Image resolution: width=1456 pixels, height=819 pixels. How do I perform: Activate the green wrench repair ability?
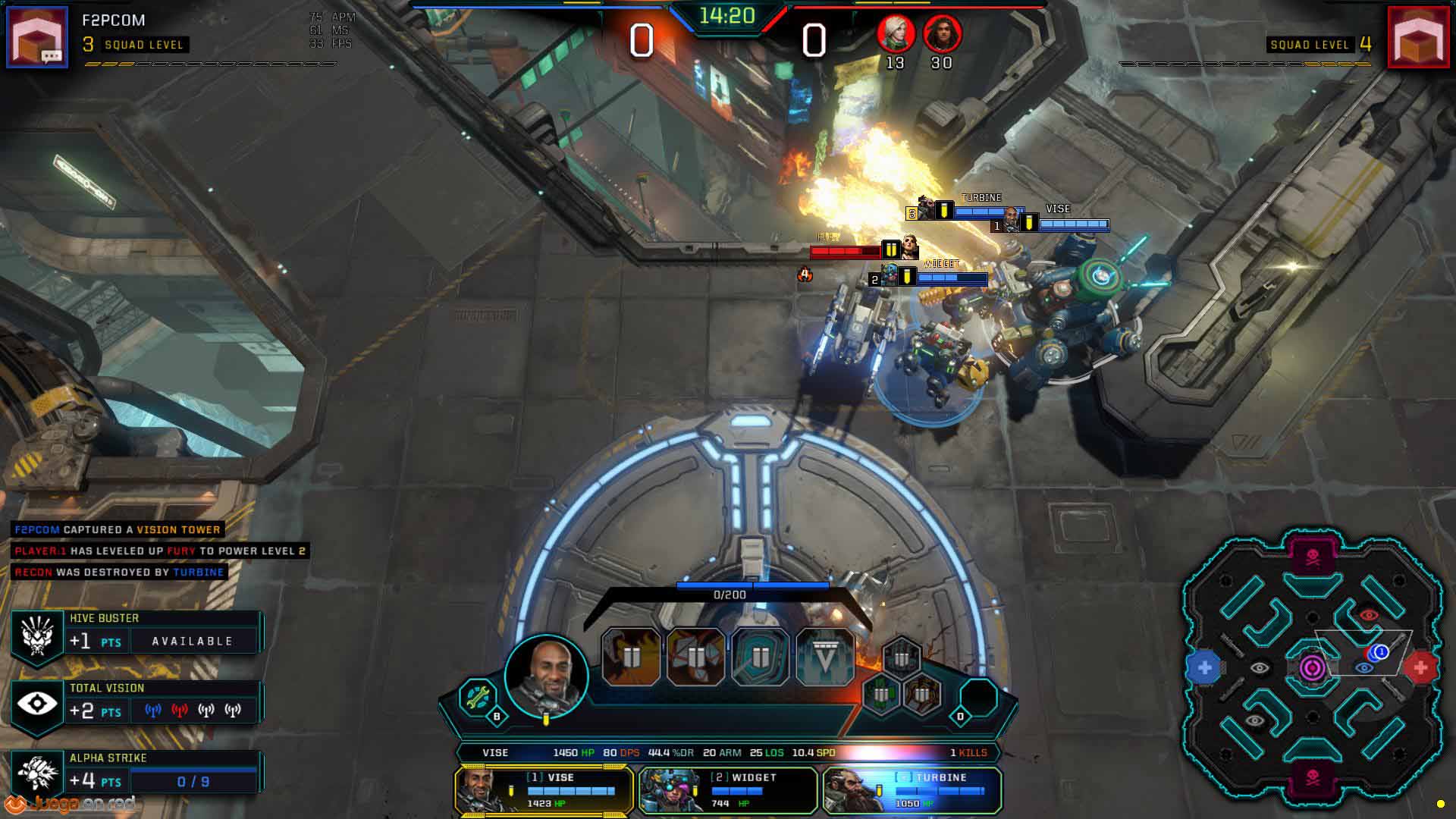click(478, 697)
